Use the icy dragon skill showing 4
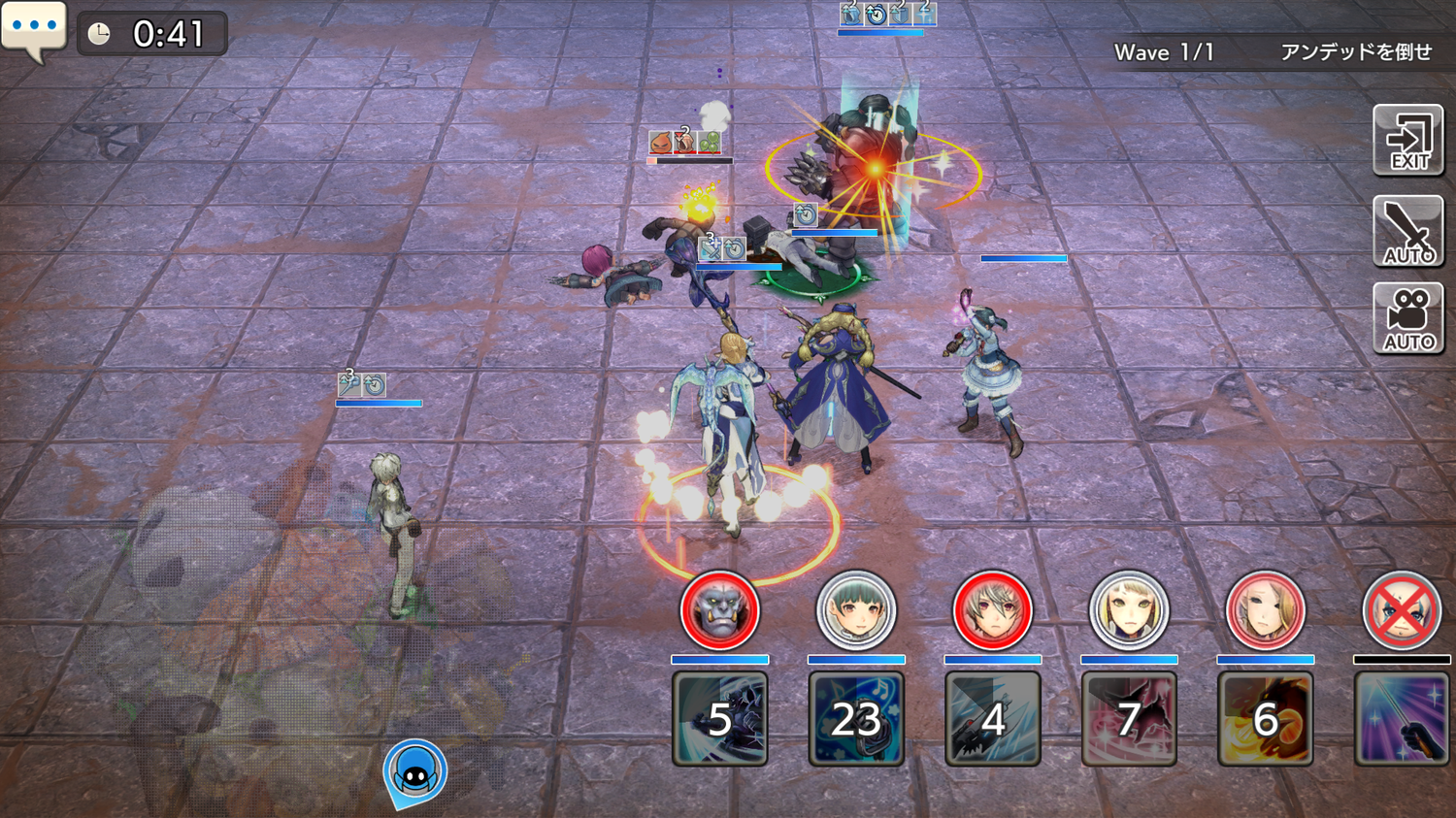 (992, 719)
